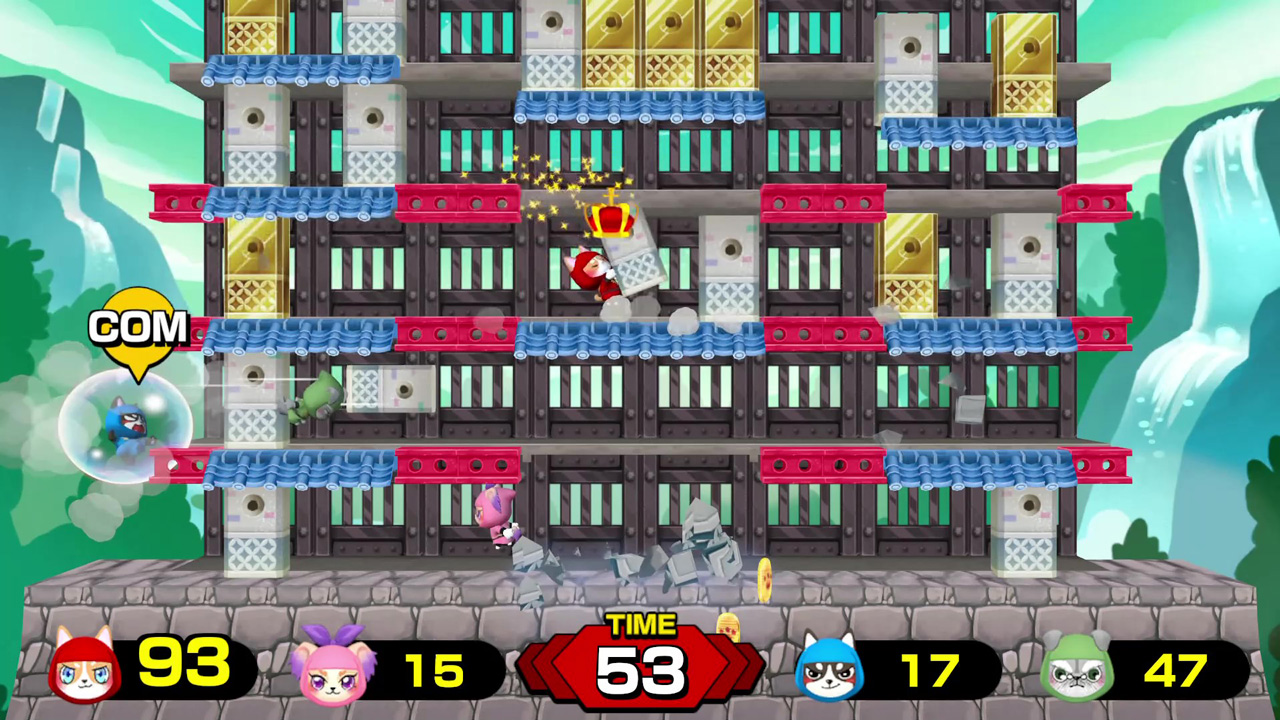Image resolution: width=1280 pixels, height=720 pixels.
Task: Select the bubbled raccoon character on the left
Action: (125, 425)
